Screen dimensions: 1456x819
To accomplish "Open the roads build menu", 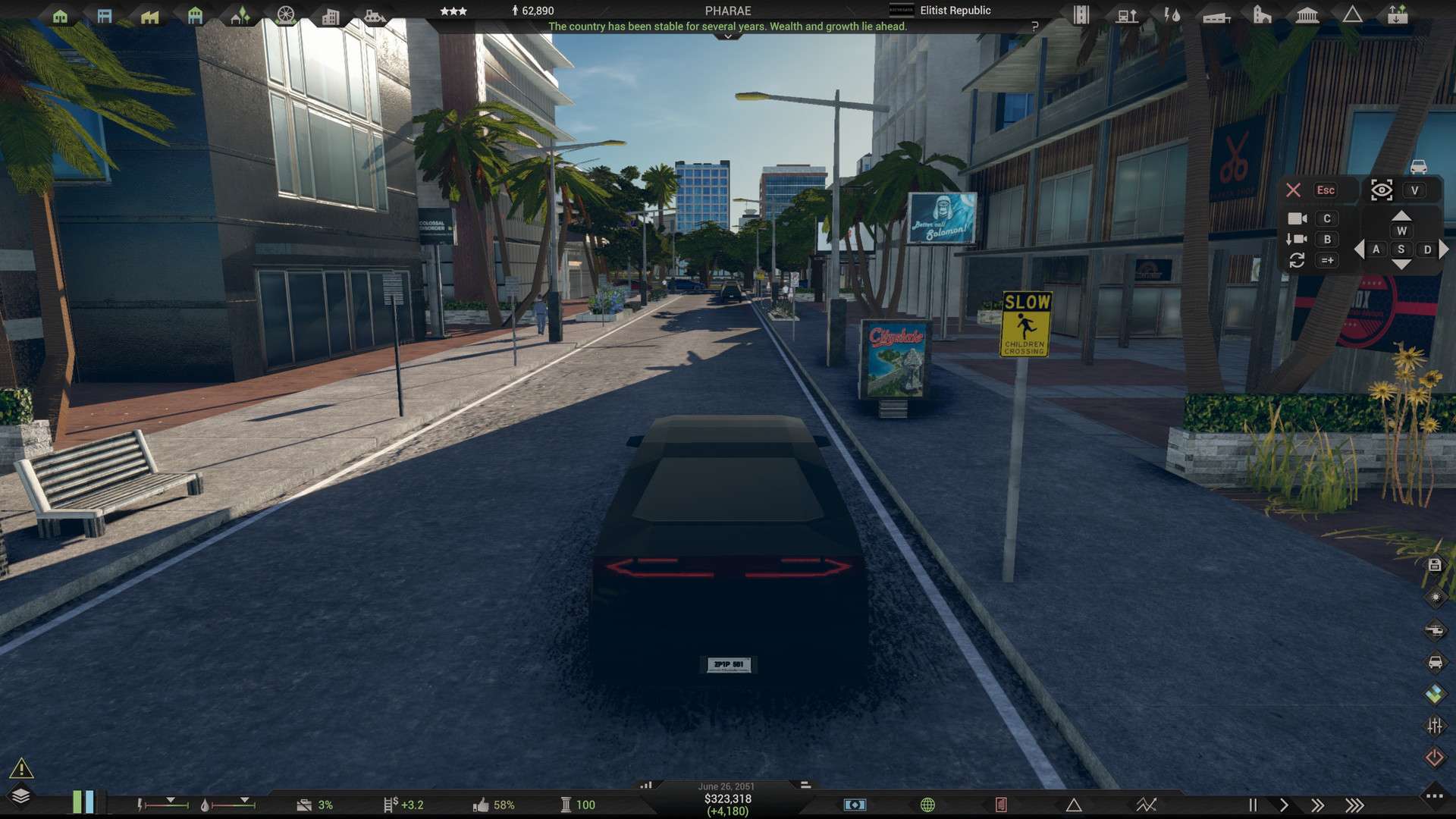I will pyautogui.click(x=1081, y=15).
